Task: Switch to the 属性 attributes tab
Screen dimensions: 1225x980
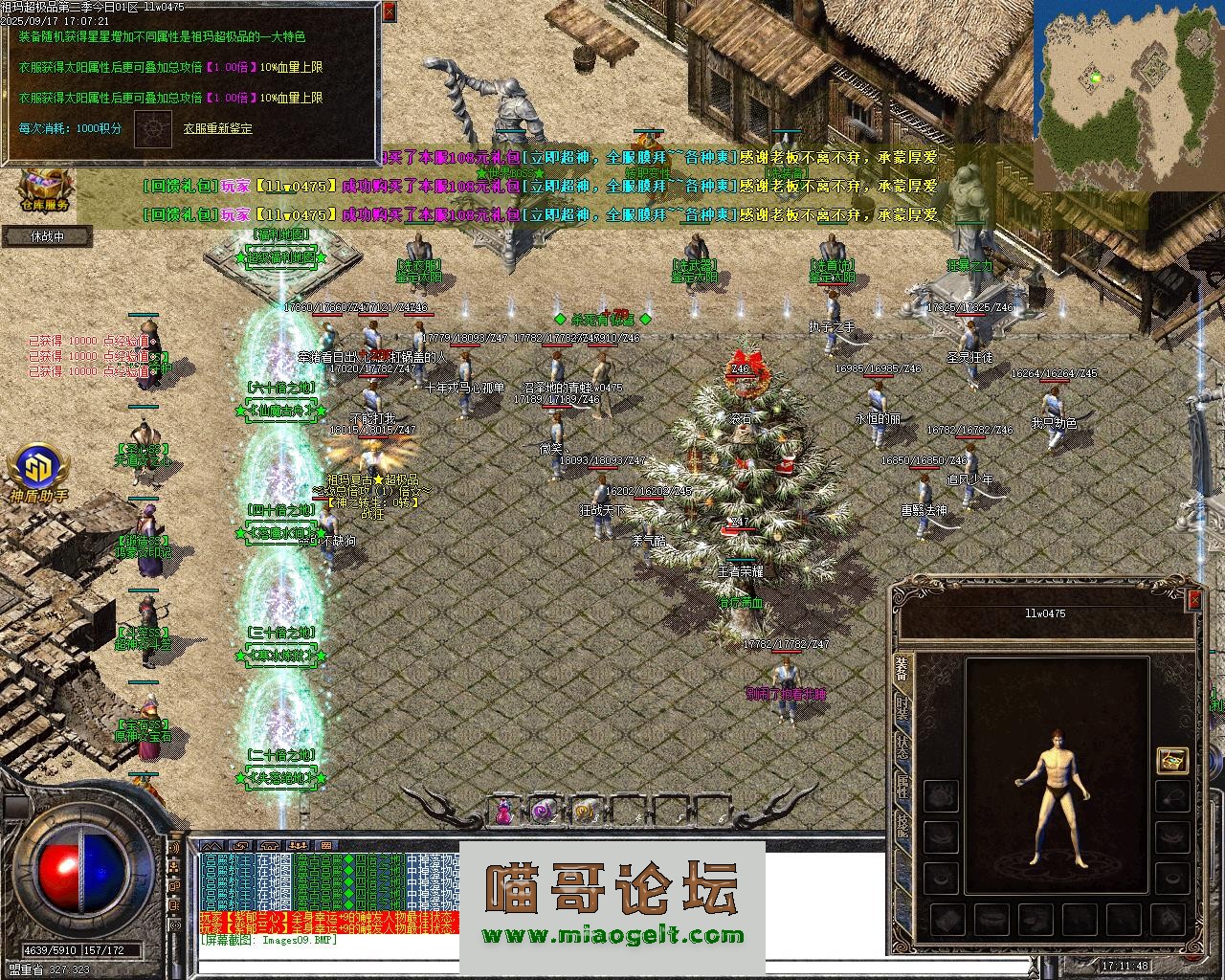Action: click(902, 787)
